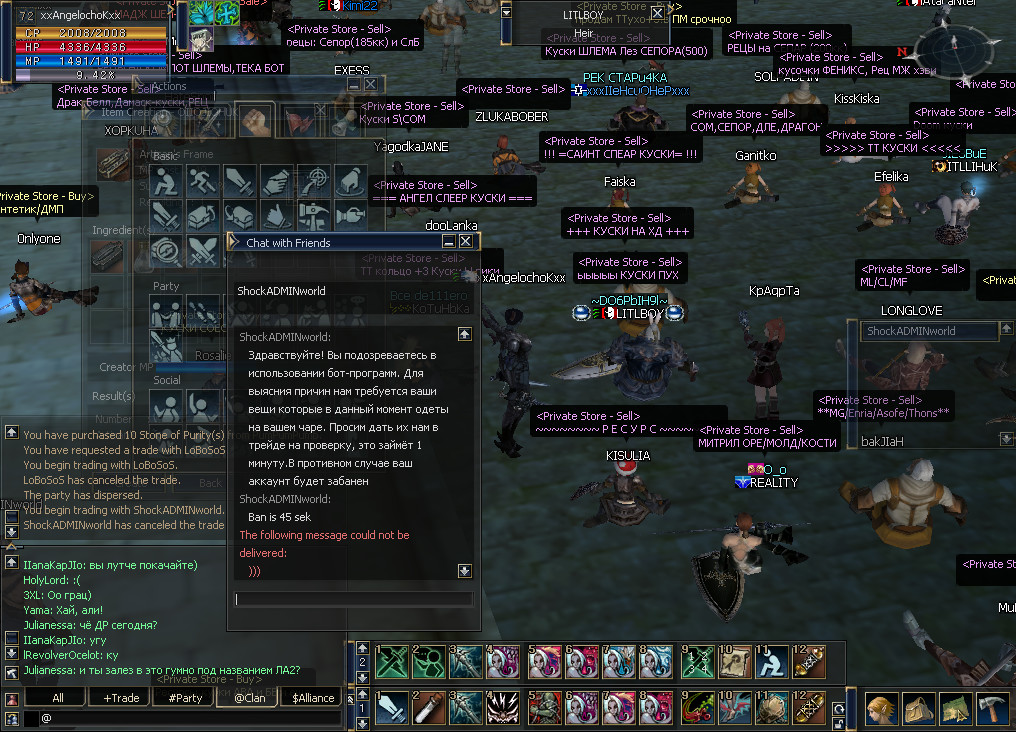Image resolution: width=1016 pixels, height=732 pixels.
Task: Click the hammer icon in the menu bar
Action: click(992, 709)
